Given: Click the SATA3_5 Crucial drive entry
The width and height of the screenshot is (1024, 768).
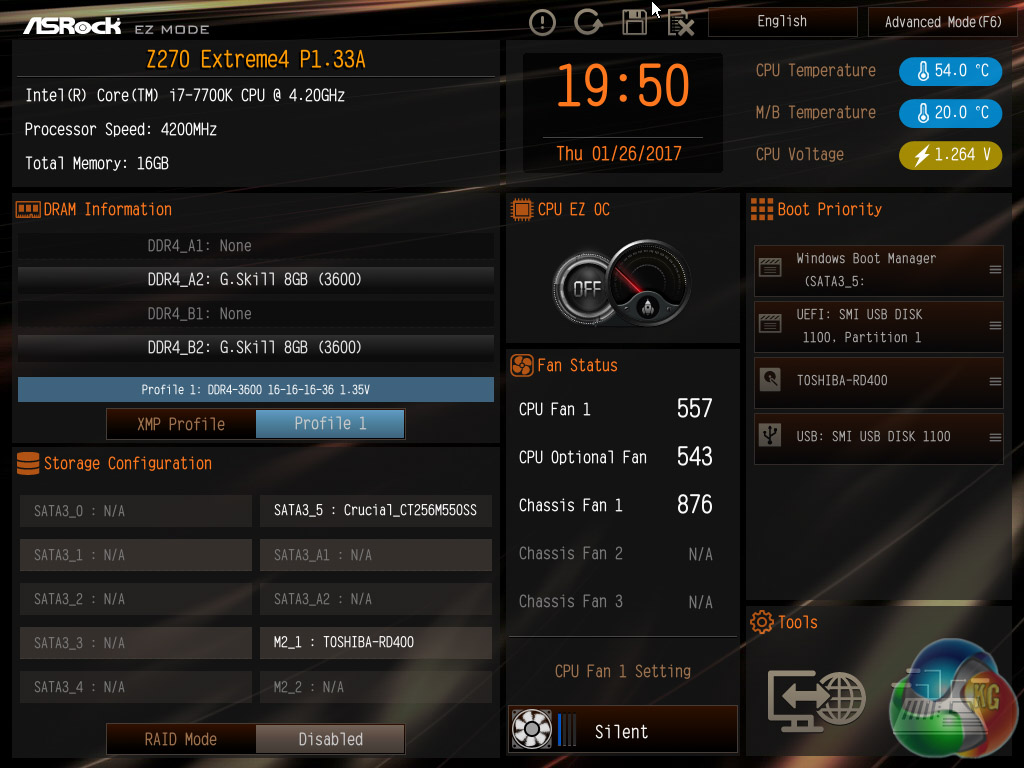Looking at the screenshot, I should coord(376,511).
